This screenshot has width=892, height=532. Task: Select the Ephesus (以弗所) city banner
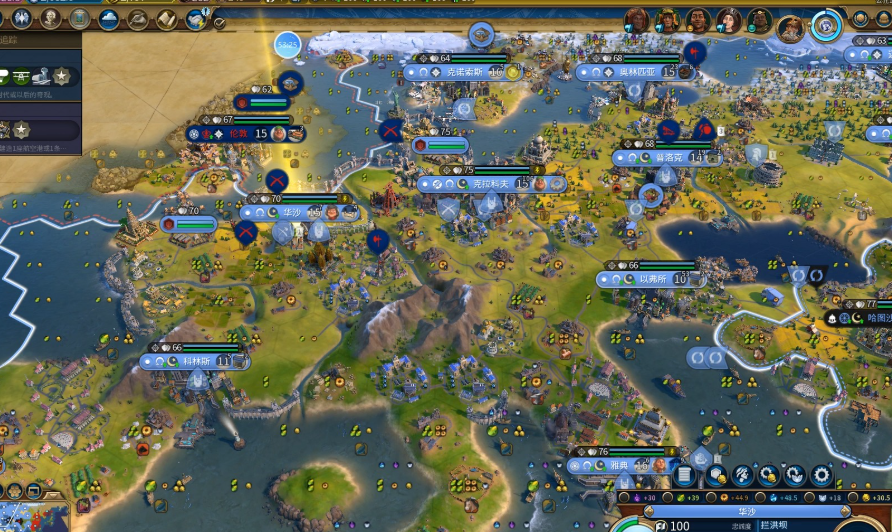coord(650,279)
